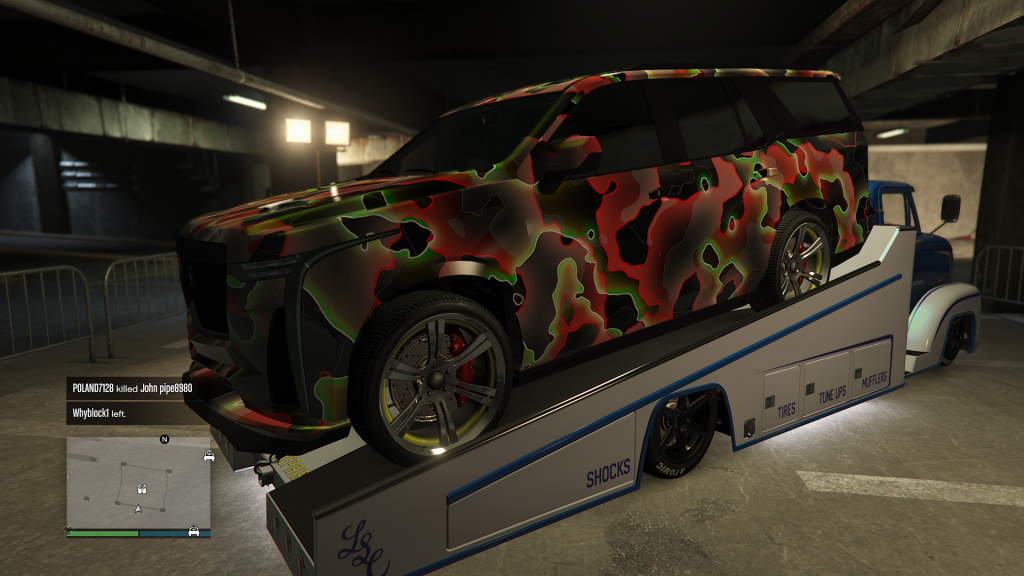Screen dimensions: 1024x576
Task: Click the car blip at minimap's bottom-right corner
Action: click(193, 530)
